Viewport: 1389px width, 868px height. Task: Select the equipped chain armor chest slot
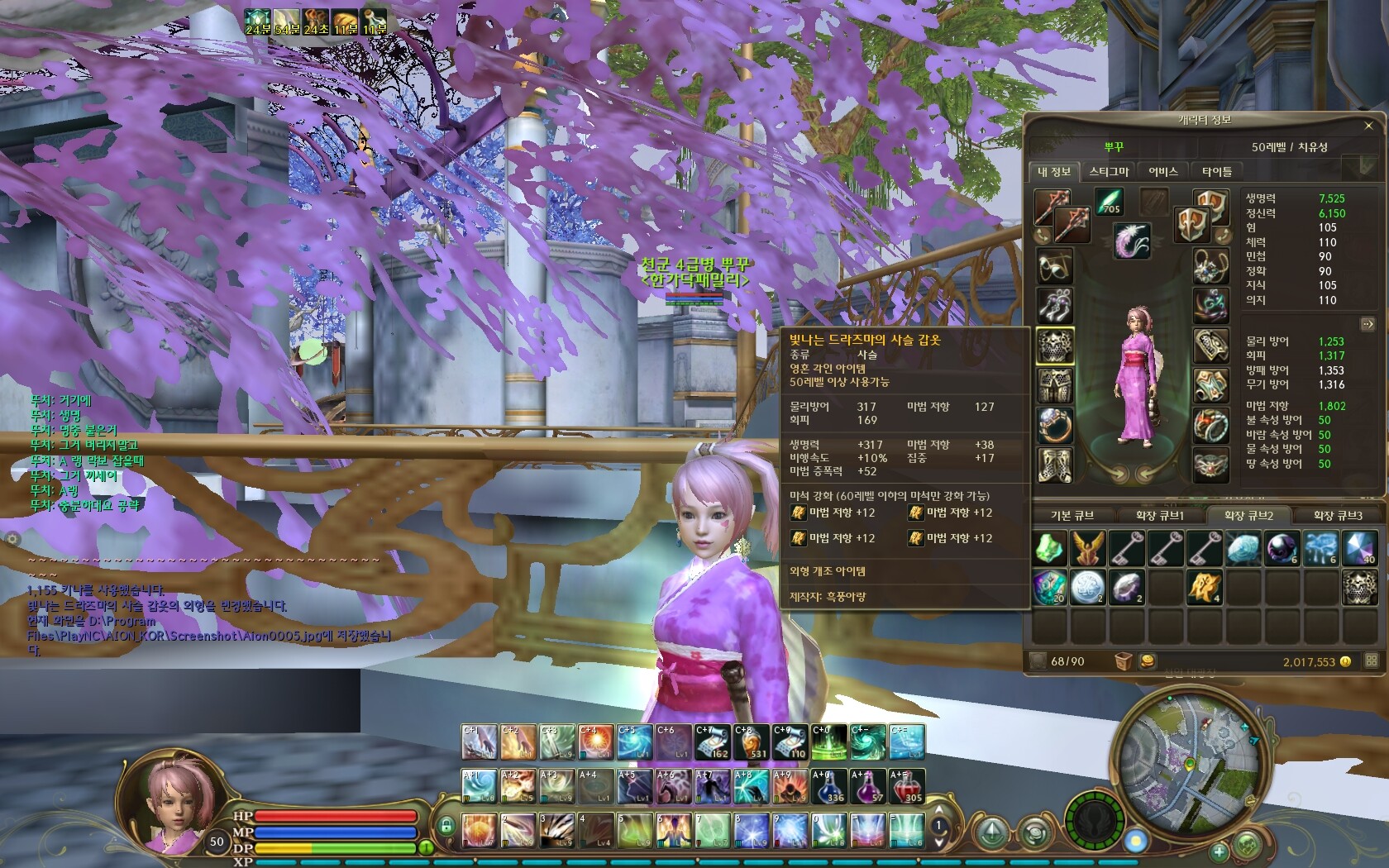click(1055, 346)
